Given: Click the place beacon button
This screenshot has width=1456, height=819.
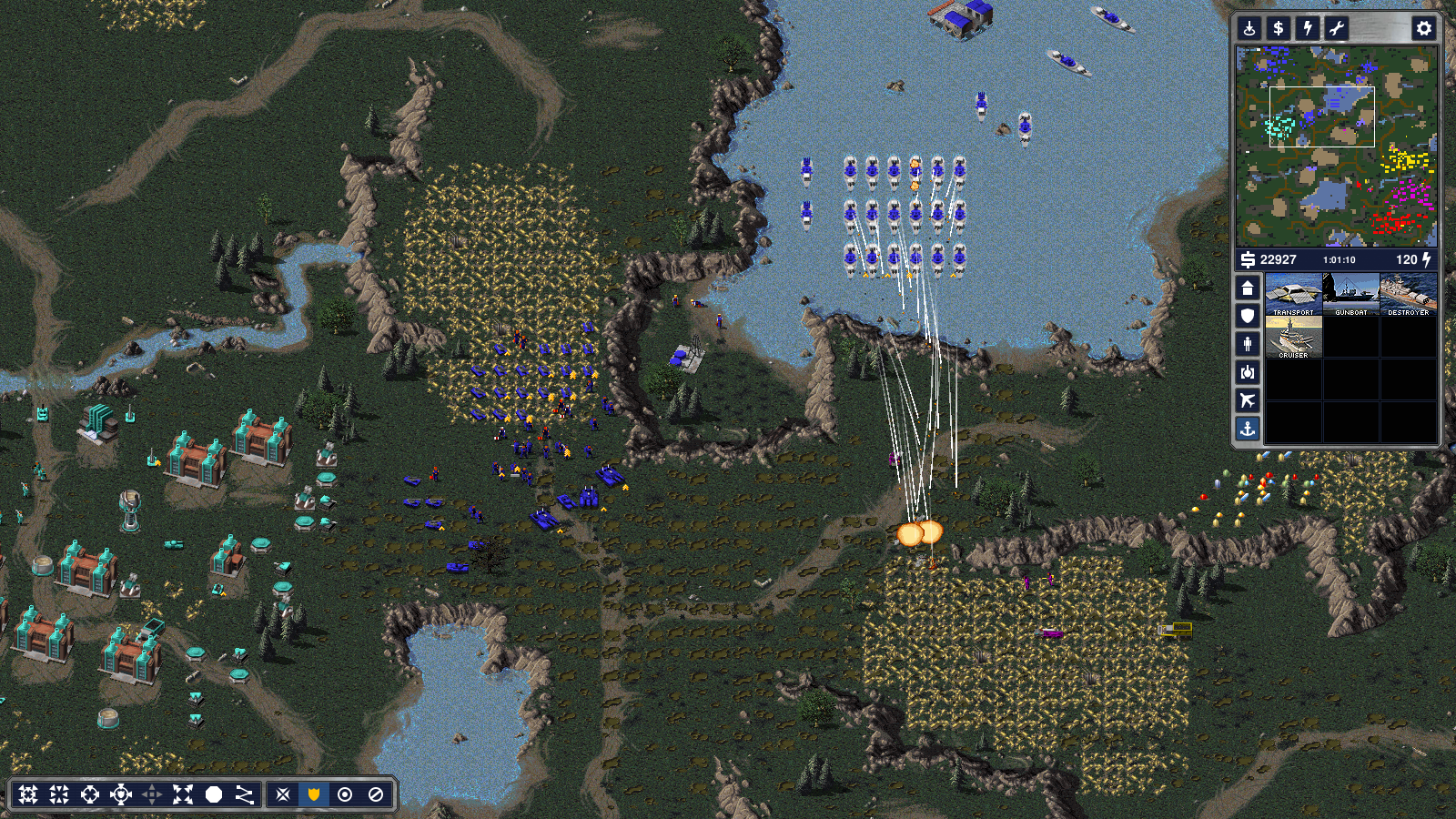Looking at the screenshot, I should tap(1249, 28).
